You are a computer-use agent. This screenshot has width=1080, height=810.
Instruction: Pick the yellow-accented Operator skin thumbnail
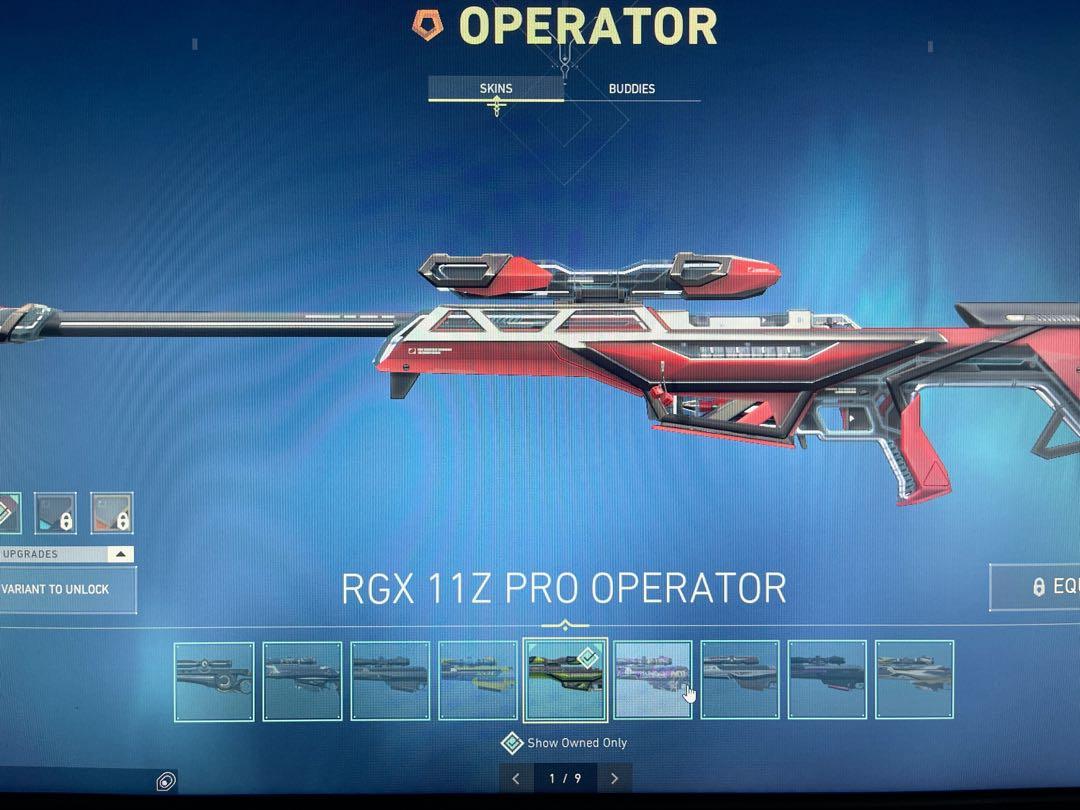(478, 680)
